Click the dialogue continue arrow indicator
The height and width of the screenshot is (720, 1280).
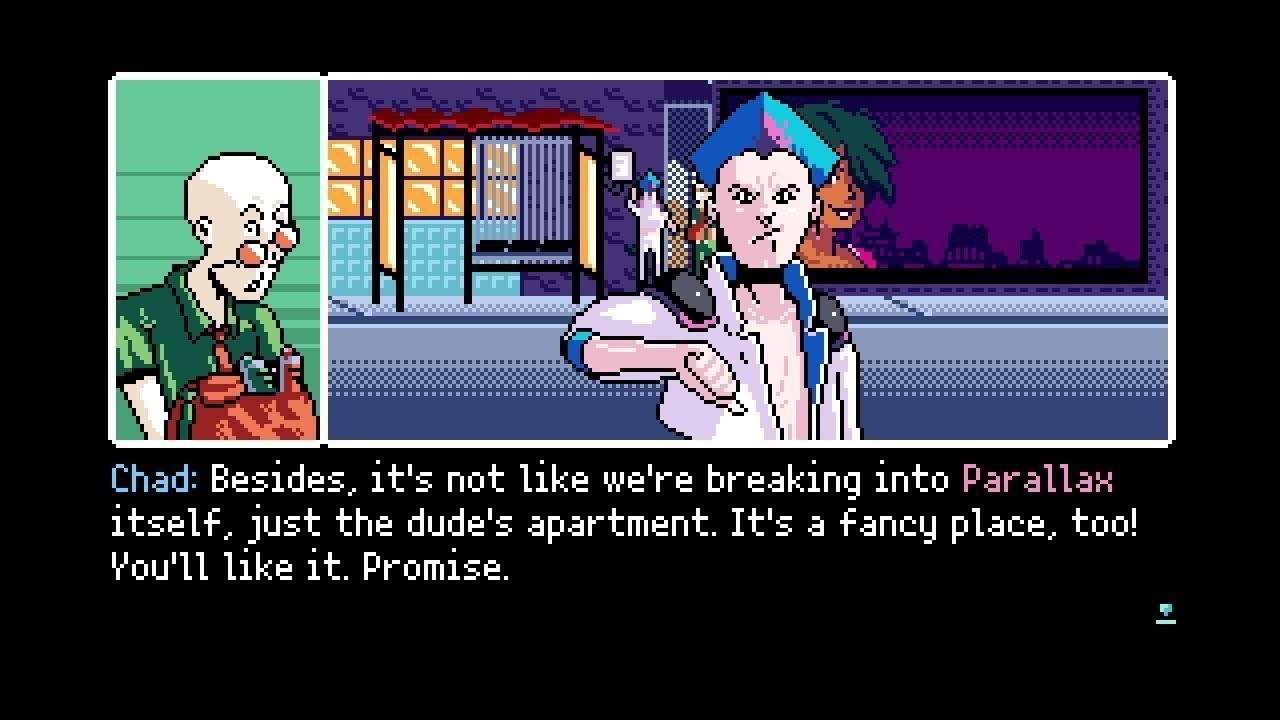(x=1165, y=613)
